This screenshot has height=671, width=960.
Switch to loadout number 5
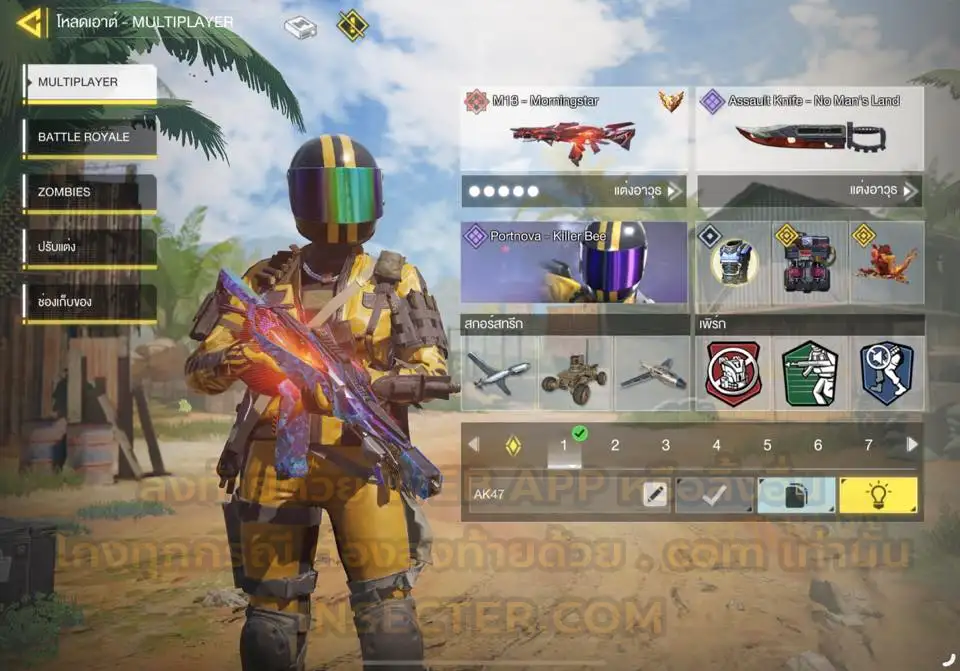[767, 446]
